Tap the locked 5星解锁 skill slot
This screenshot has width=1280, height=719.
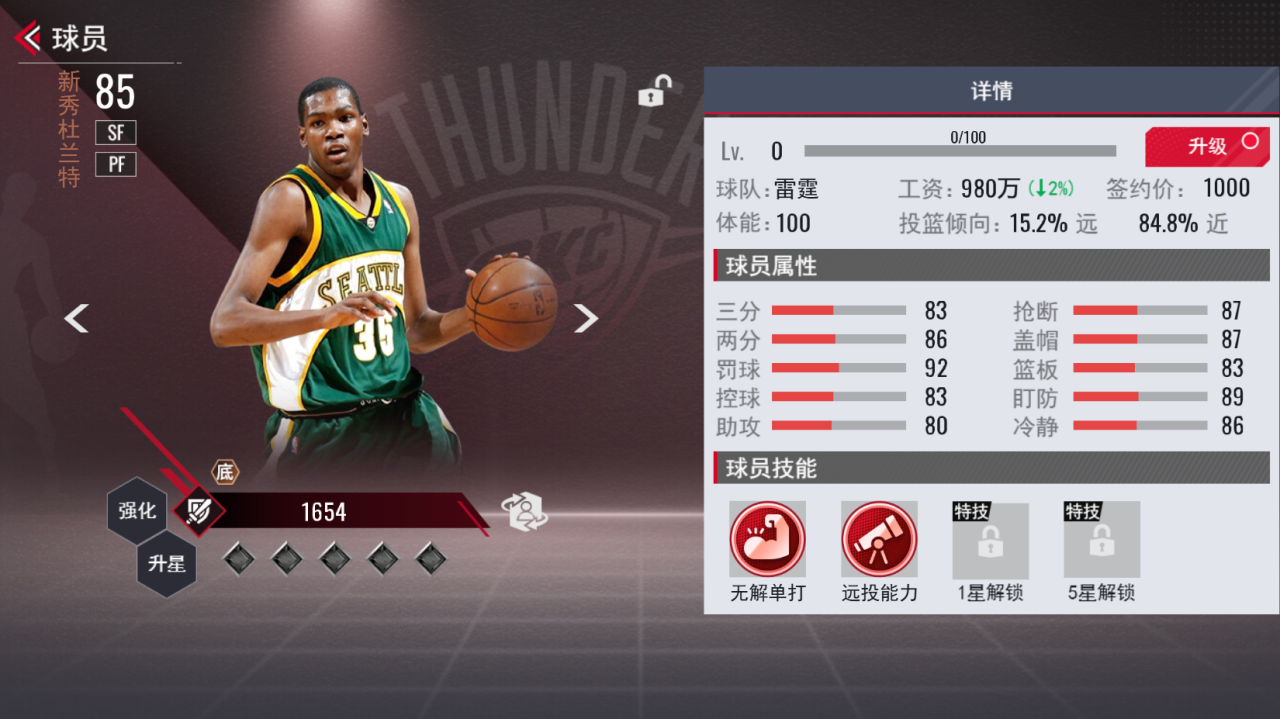1101,540
